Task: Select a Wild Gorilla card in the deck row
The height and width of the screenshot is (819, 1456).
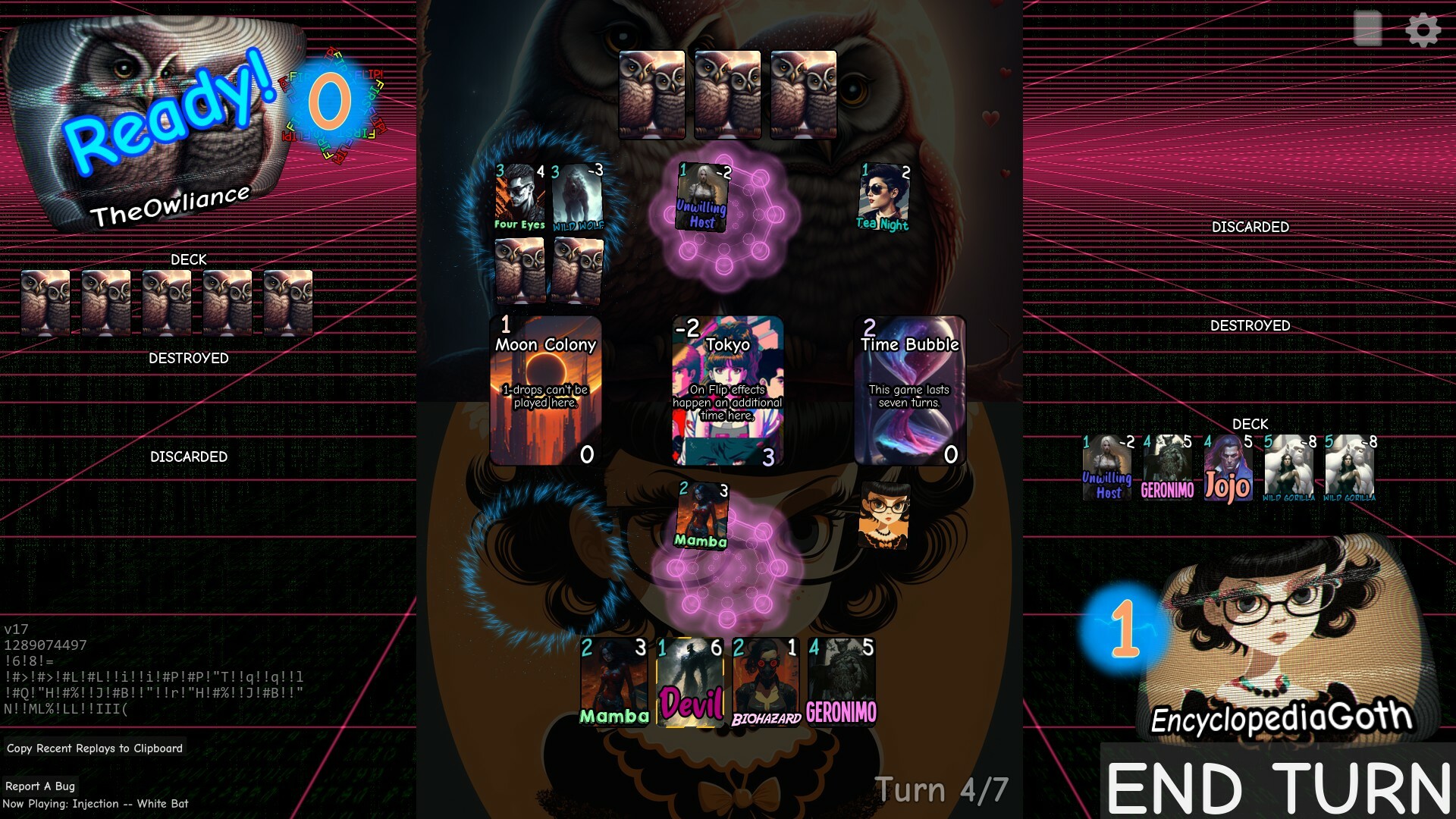Action: (1288, 469)
